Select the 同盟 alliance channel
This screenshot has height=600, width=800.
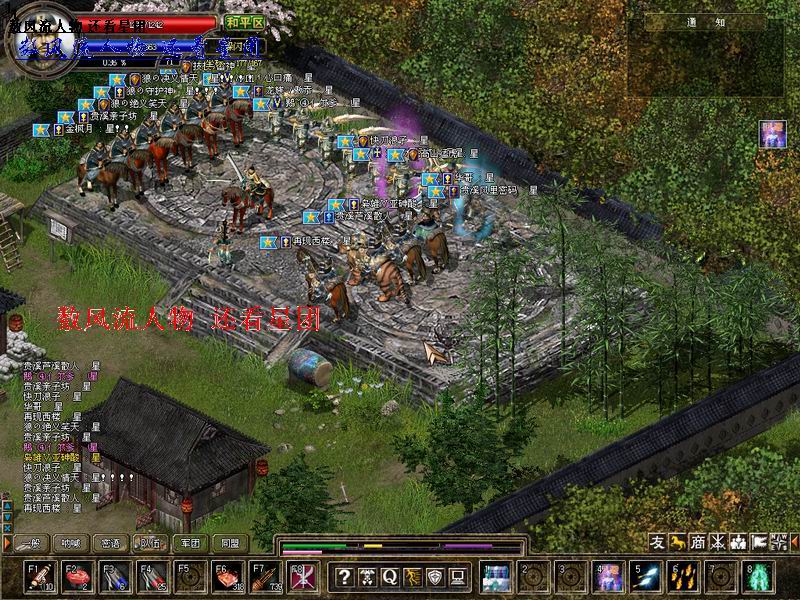coord(230,543)
